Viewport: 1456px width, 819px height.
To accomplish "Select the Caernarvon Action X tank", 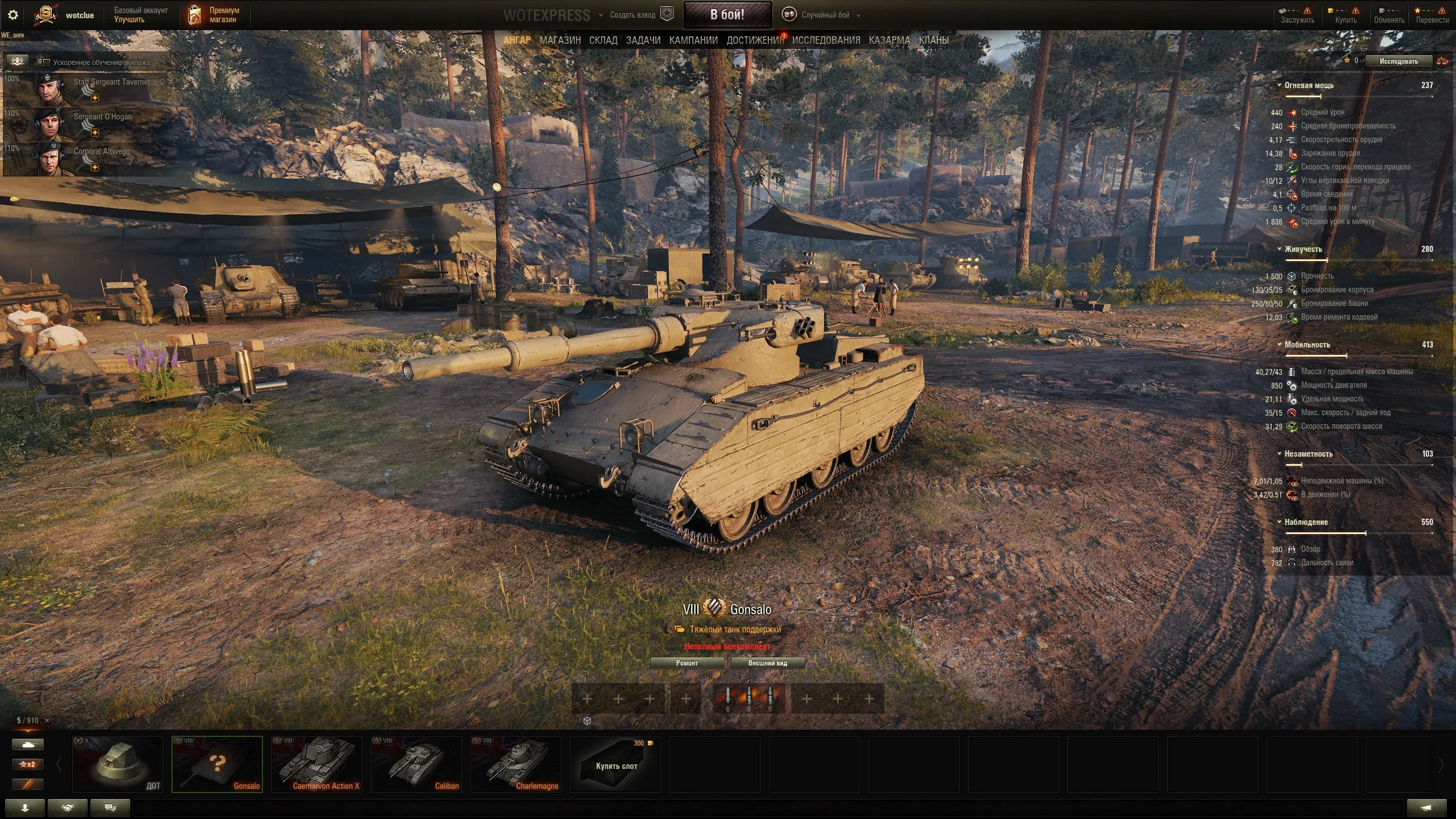I will click(317, 764).
